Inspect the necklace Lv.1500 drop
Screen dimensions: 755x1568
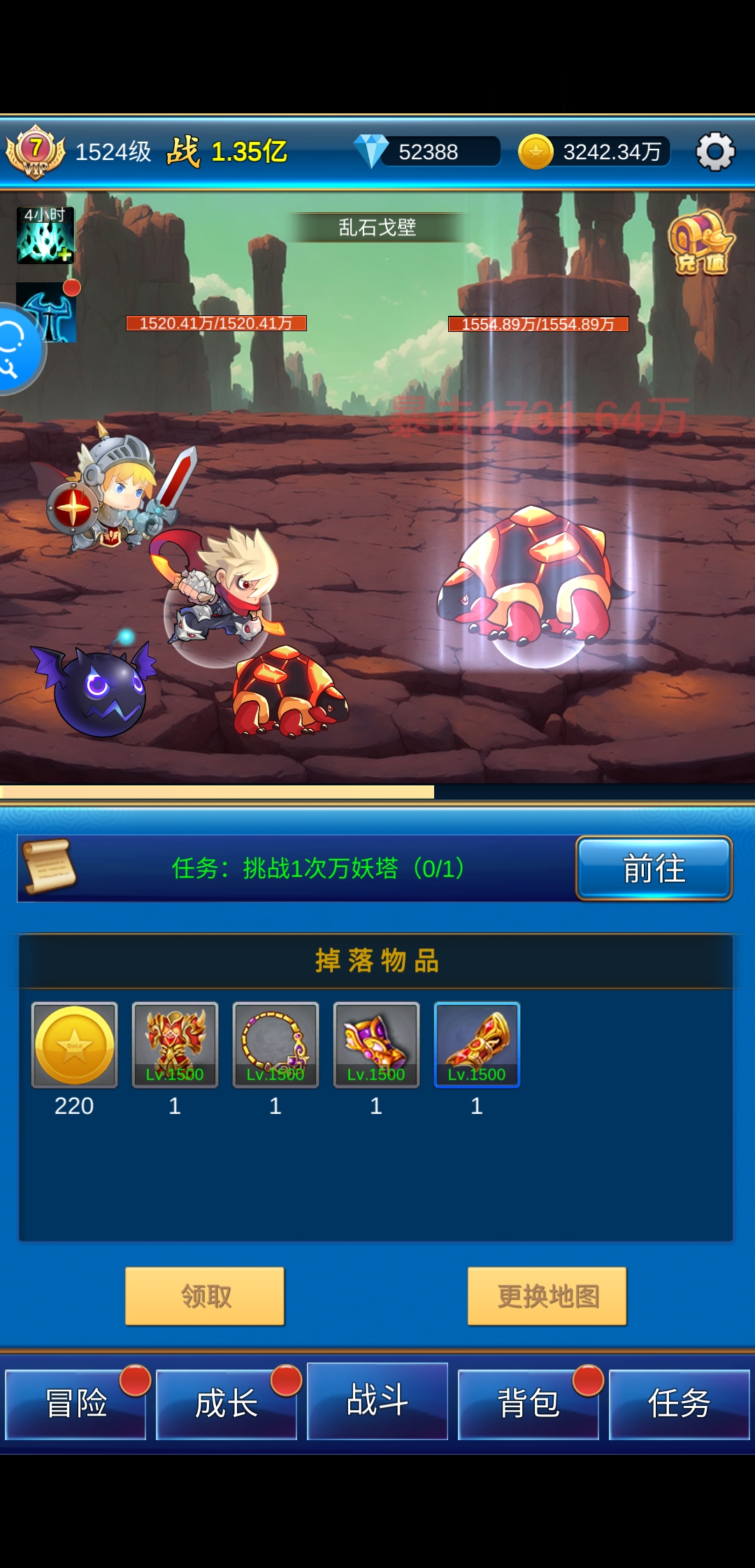coord(275,1045)
